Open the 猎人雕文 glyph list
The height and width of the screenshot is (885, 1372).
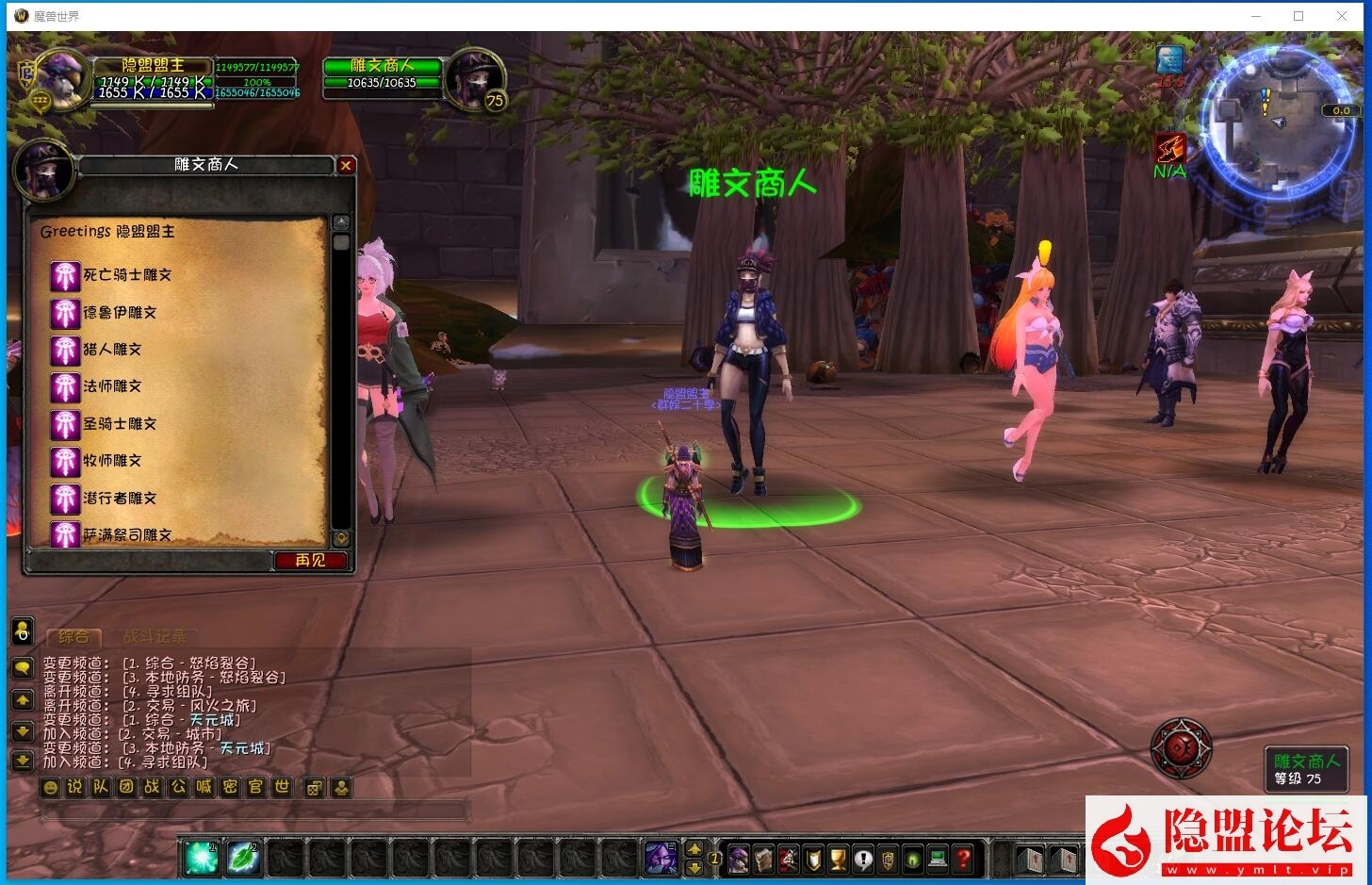112,350
